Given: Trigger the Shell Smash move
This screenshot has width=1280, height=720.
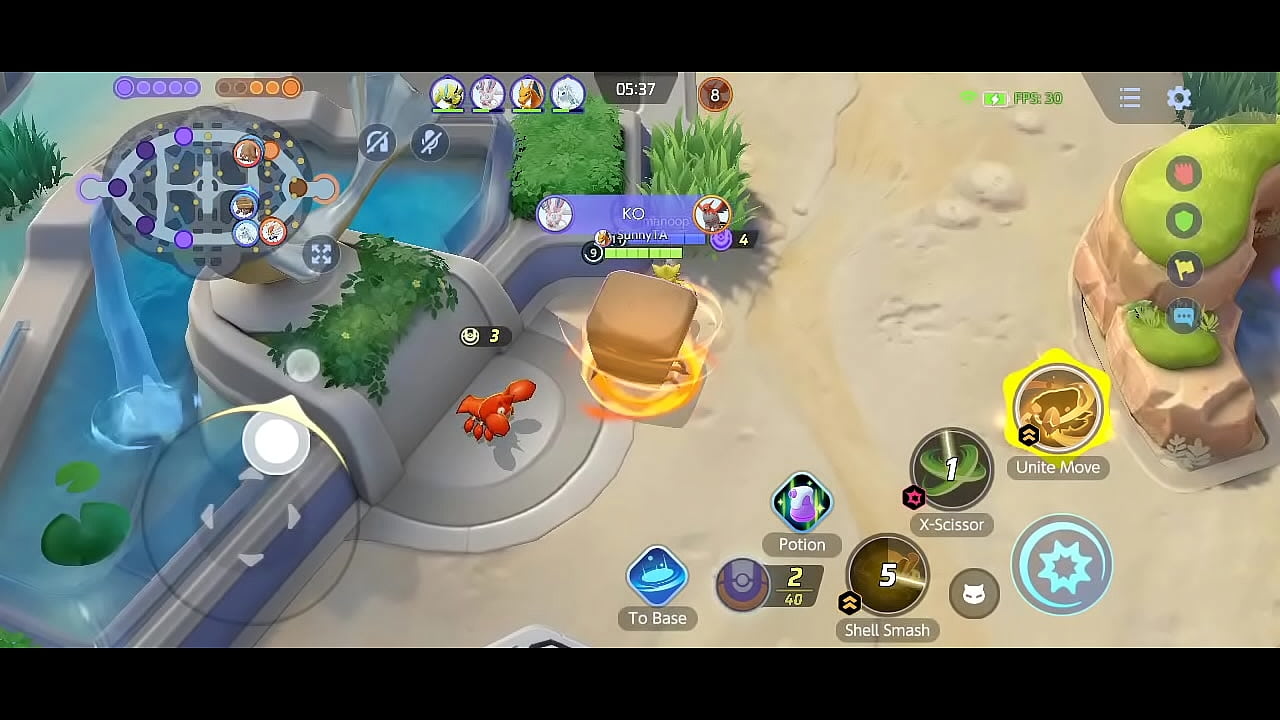Looking at the screenshot, I should [x=887, y=574].
